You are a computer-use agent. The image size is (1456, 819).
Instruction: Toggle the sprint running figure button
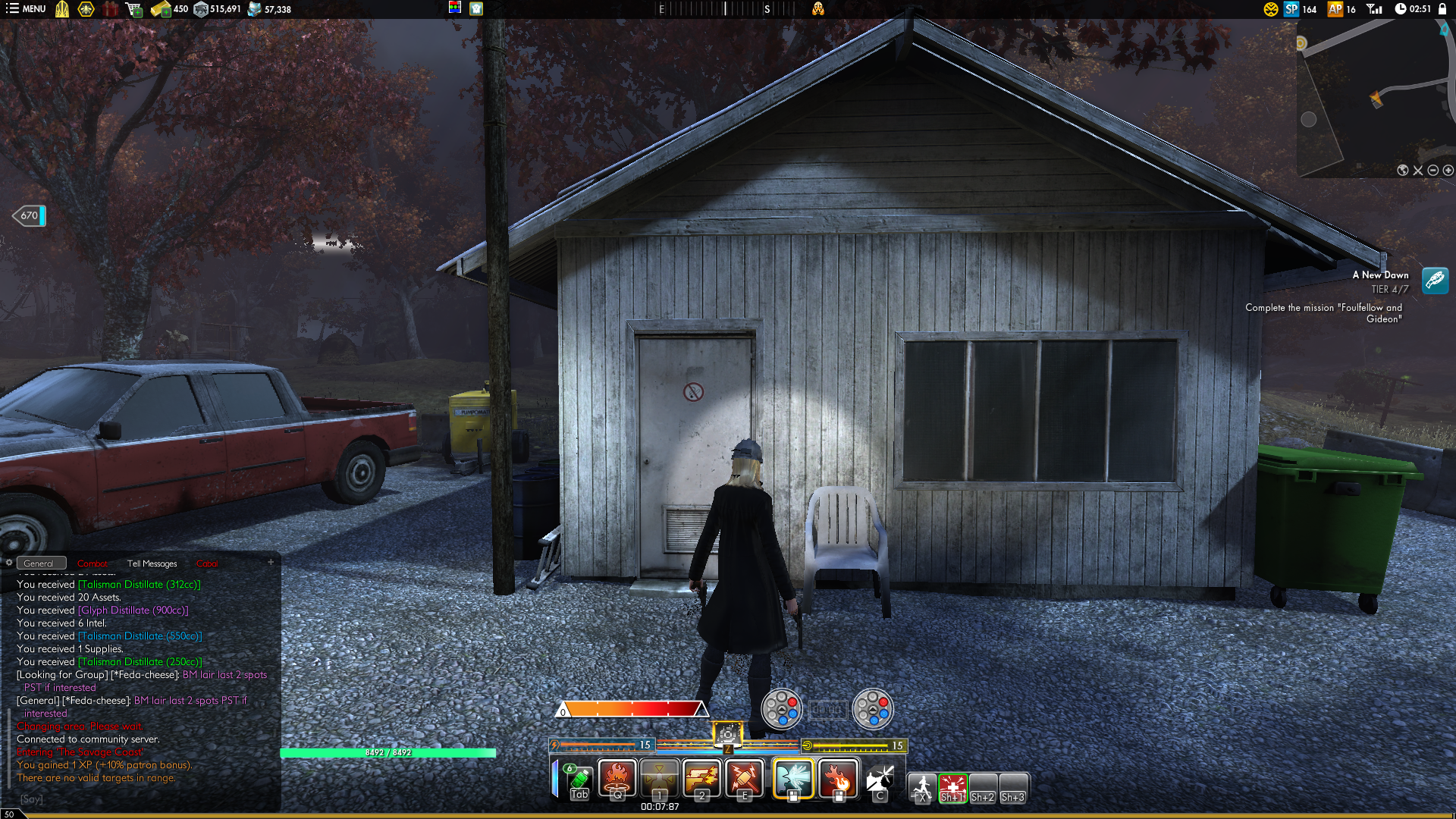[922, 787]
